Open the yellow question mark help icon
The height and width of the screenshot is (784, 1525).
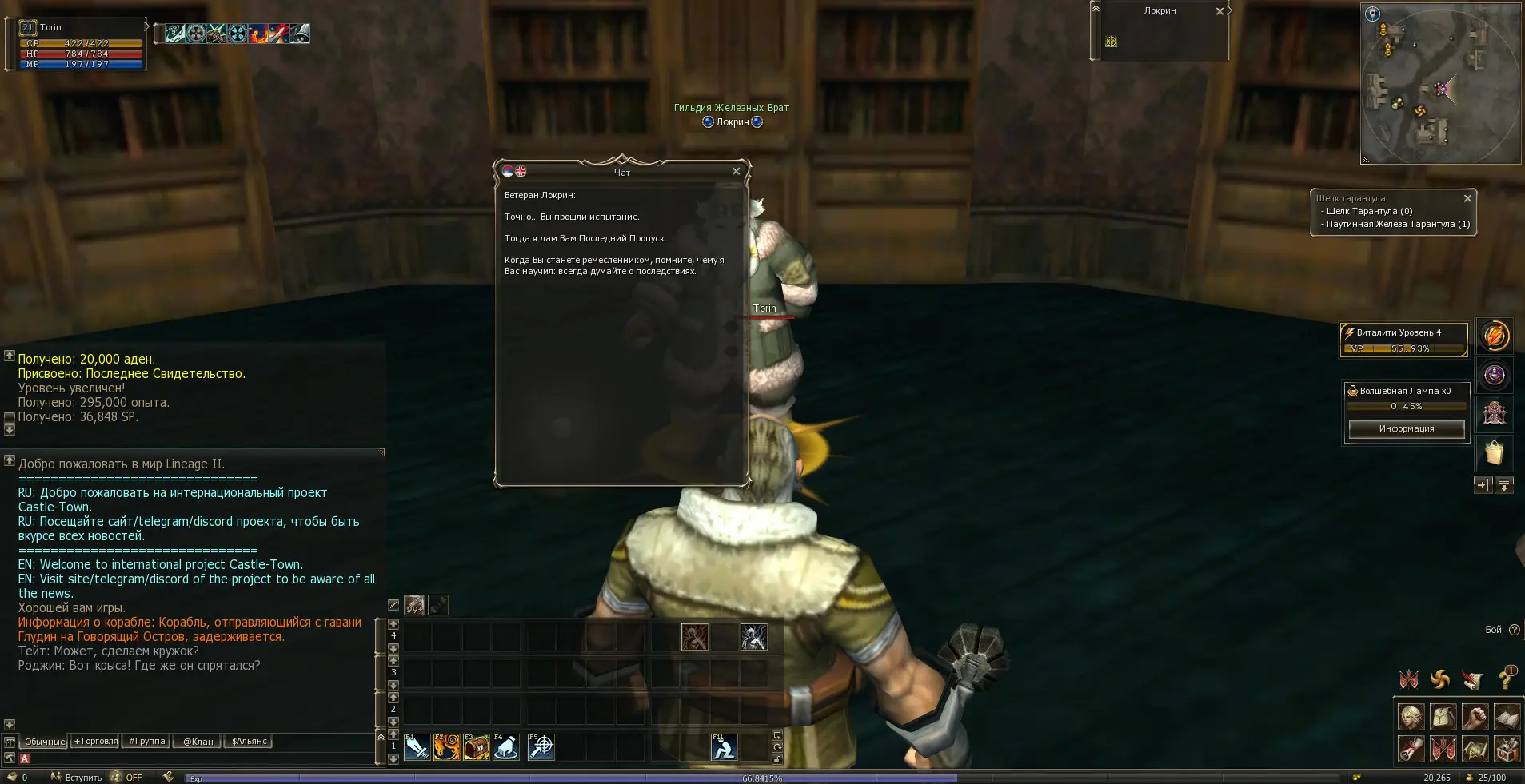click(x=1506, y=679)
